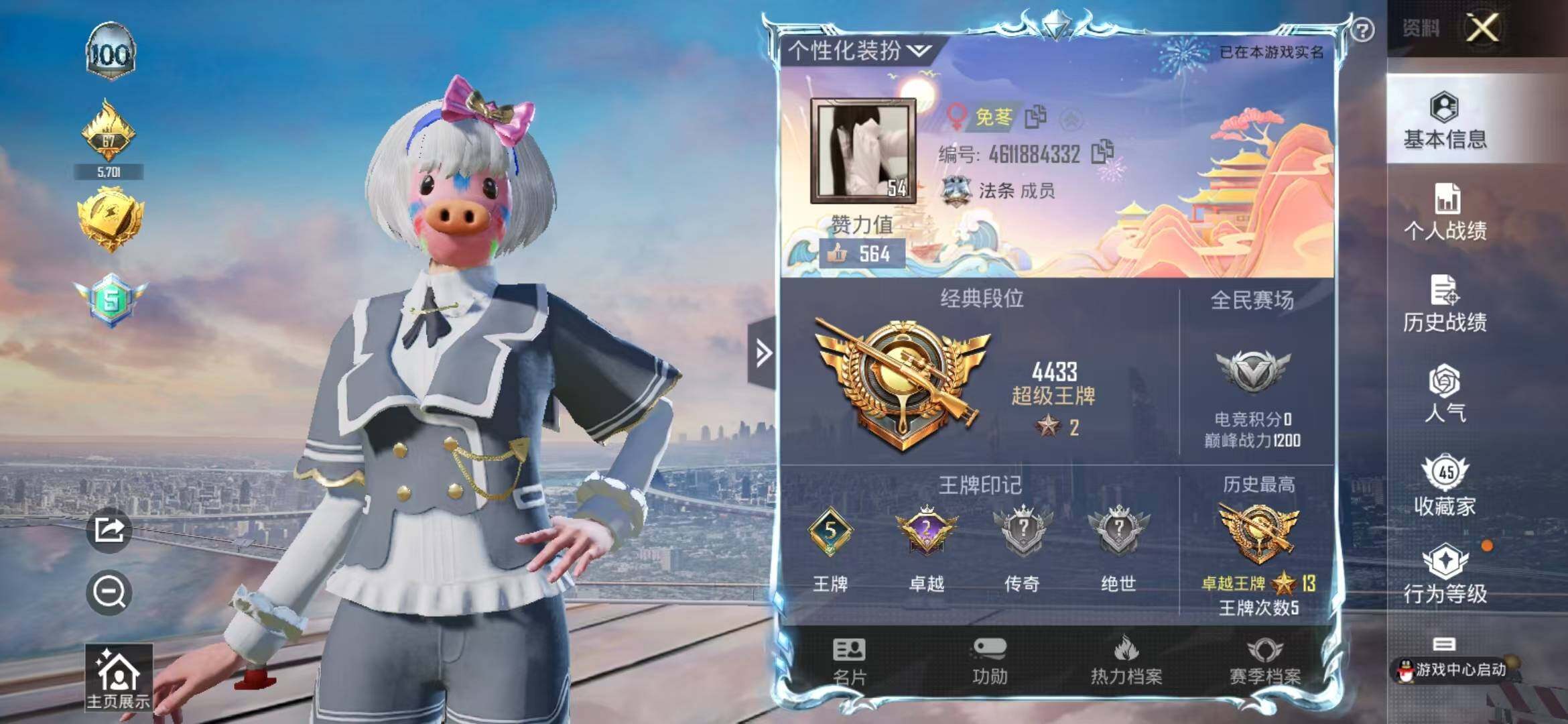Show the 历史战绩 tab
The image size is (1568, 724).
[x=1445, y=304]
